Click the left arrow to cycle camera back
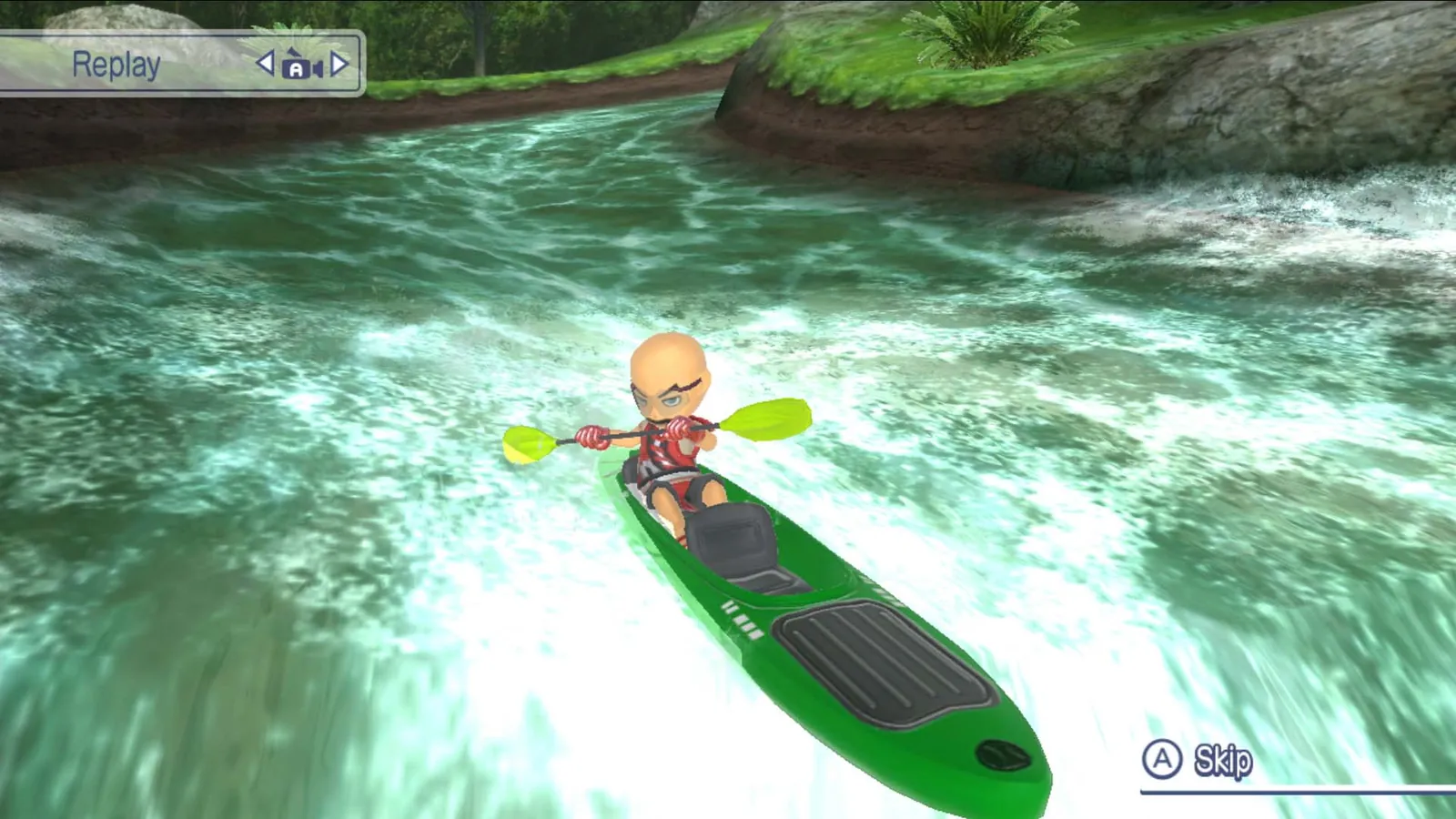1456x819 pixels. tap(265, 63)
